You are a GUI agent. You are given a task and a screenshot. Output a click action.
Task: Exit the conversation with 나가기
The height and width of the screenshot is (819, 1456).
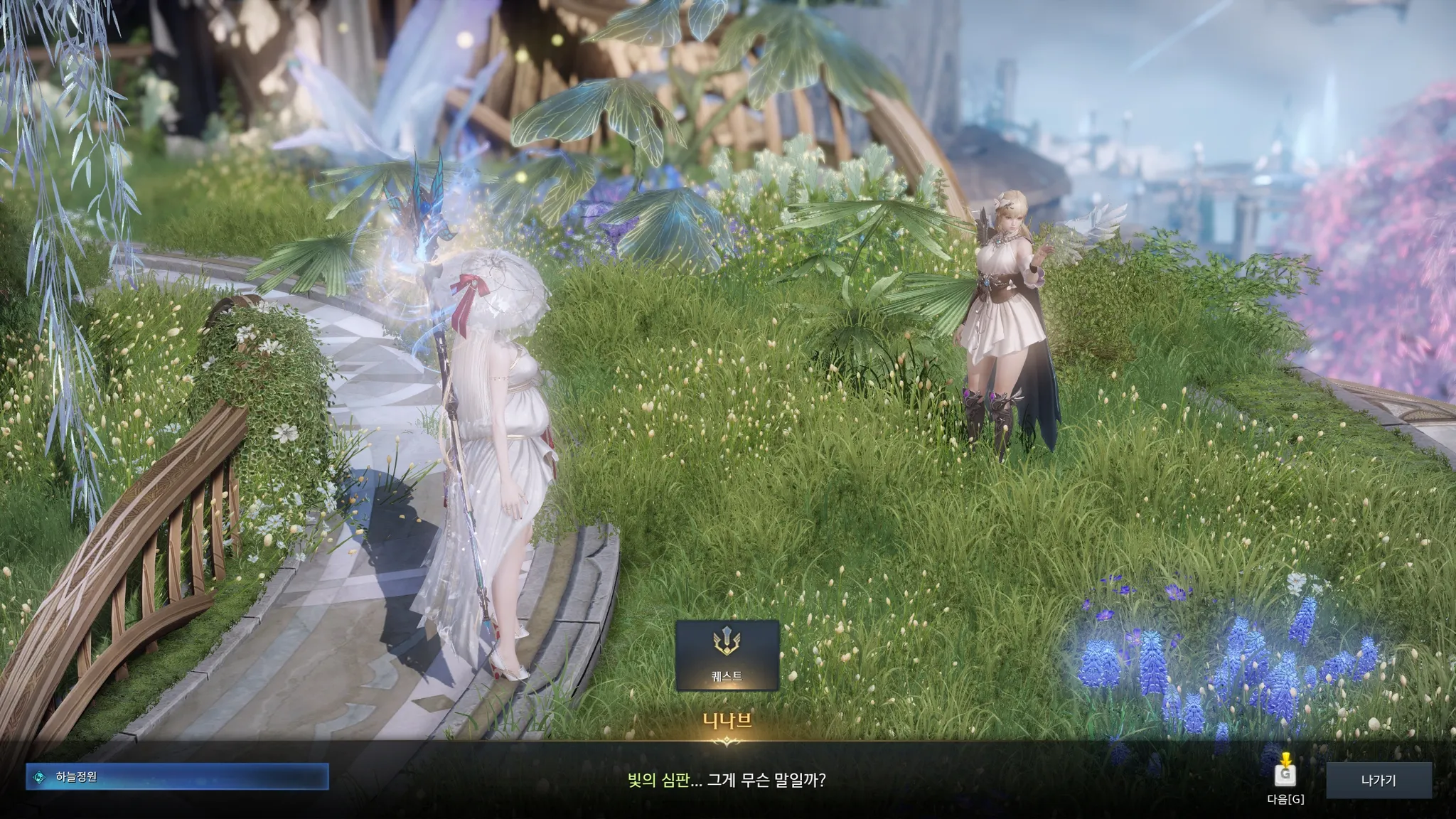click(1378, 780)
